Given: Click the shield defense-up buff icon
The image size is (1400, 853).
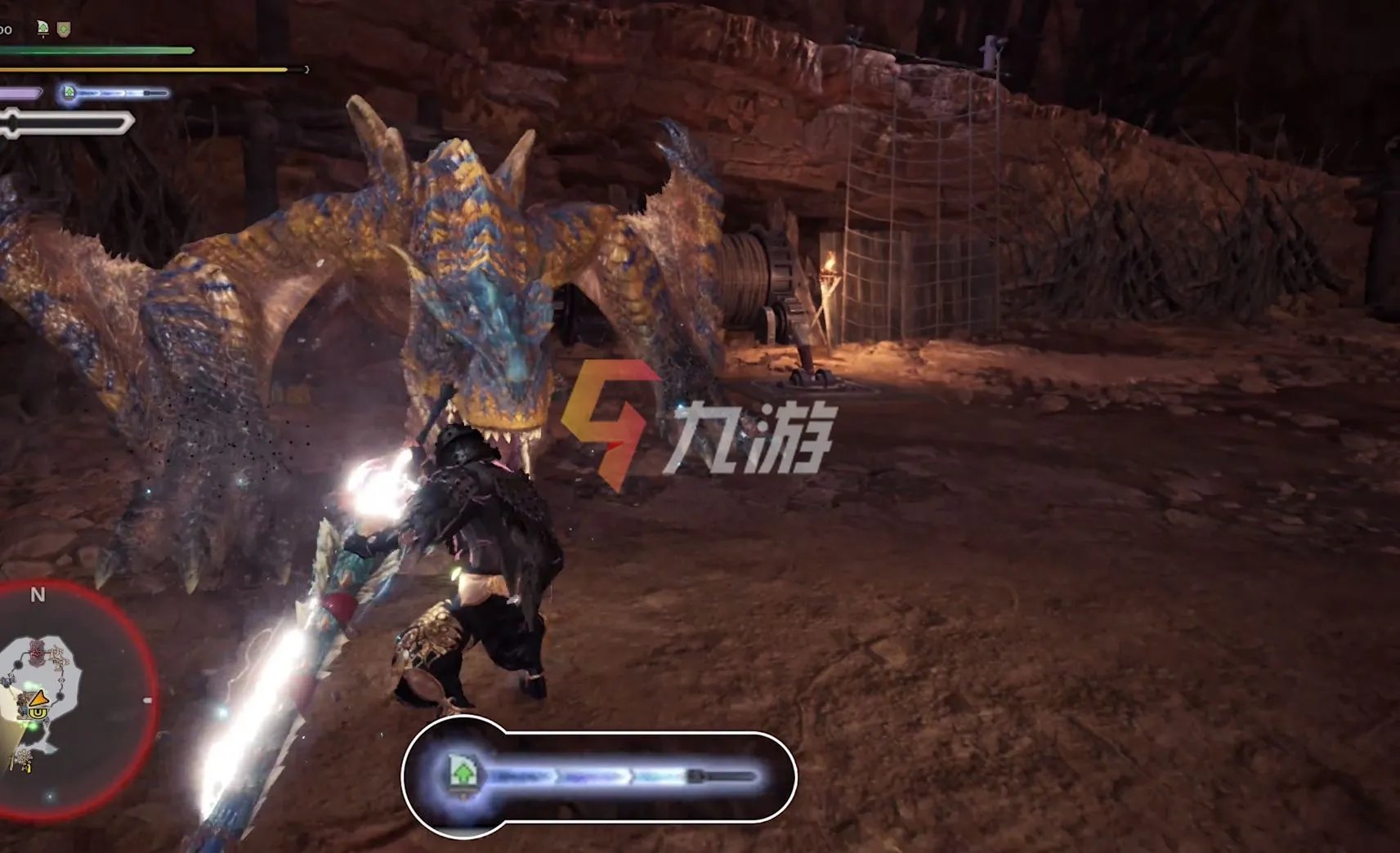Looking at the screenshot, I should coord(64,29).
